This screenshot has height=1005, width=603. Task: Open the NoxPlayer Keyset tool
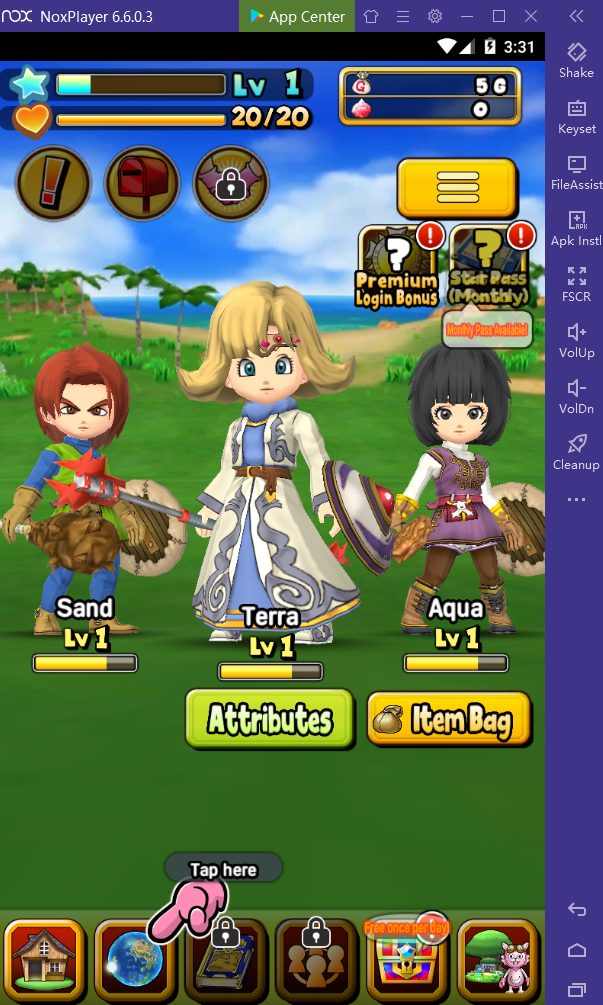click(x=576, y=116)
